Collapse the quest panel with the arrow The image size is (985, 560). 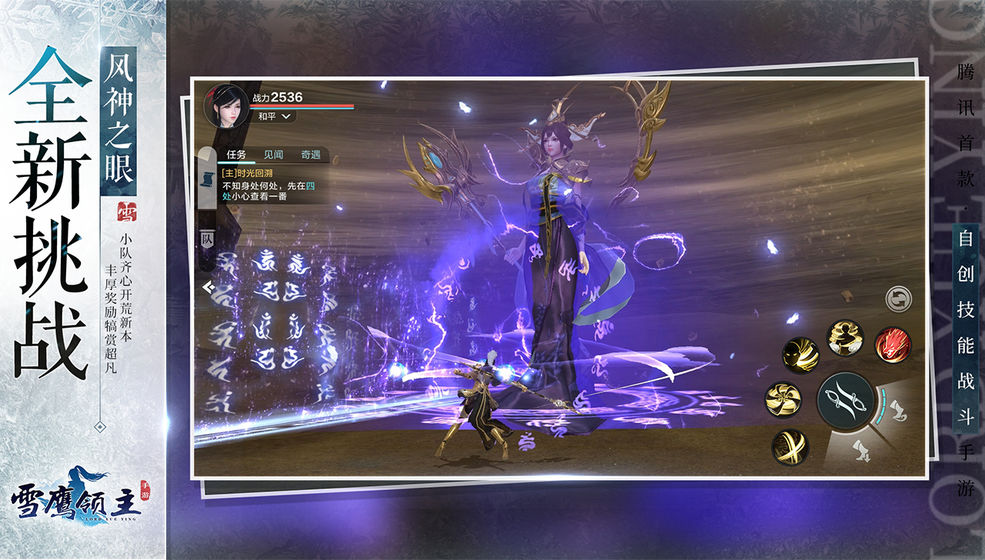[x=207, y=287]
